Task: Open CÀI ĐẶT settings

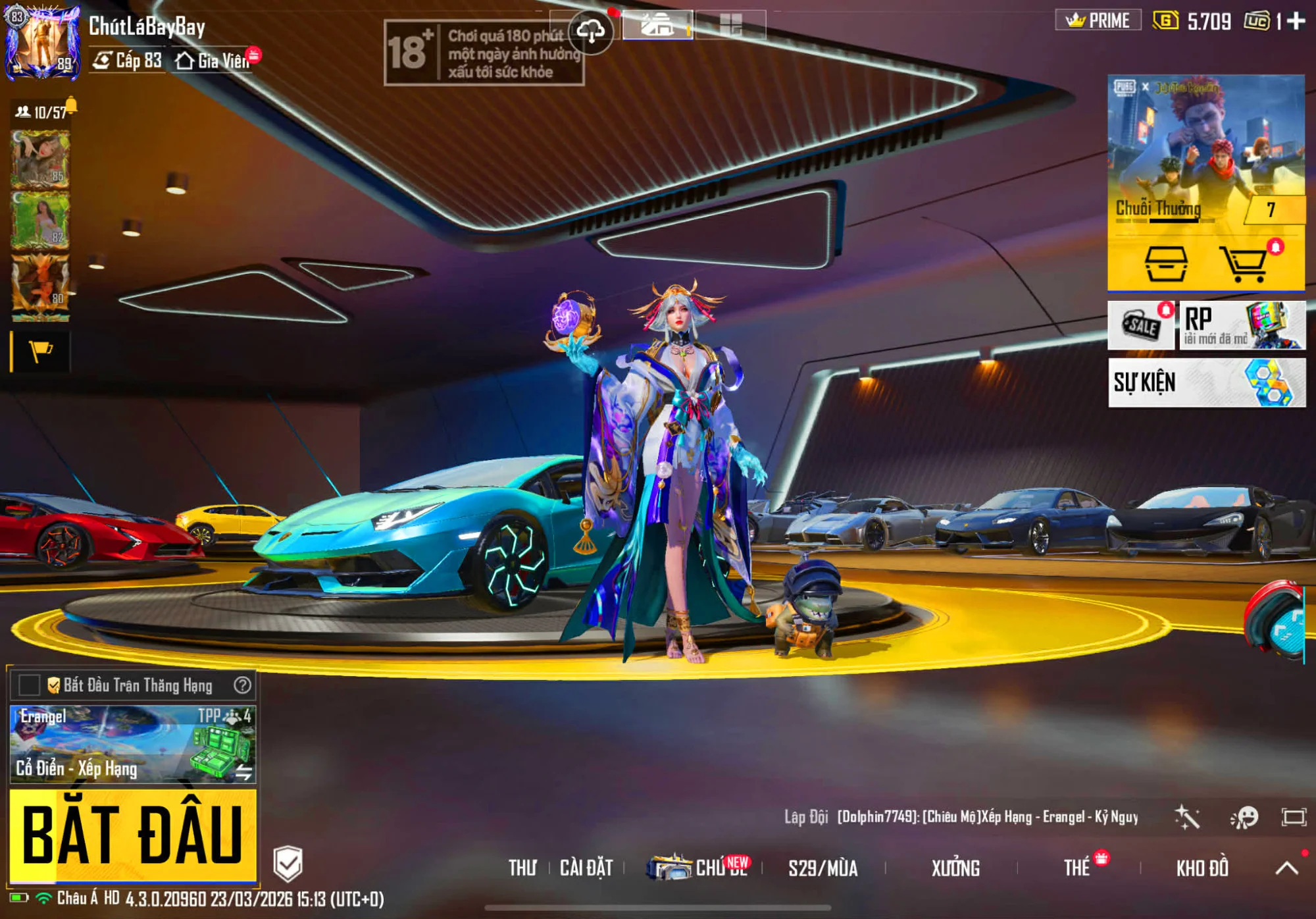Action: [586, 868]
